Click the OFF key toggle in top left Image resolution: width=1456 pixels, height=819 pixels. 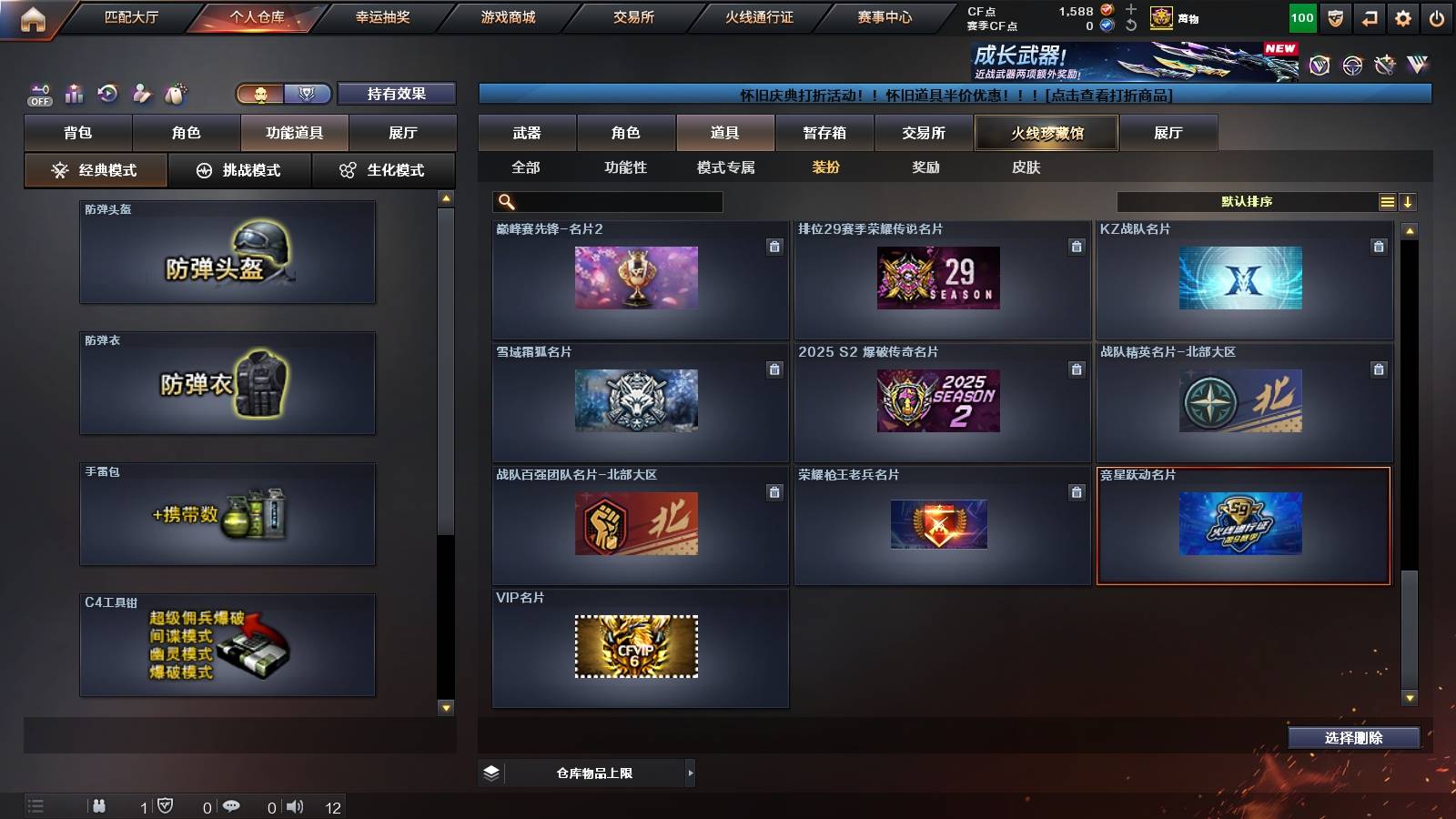[38, 93]
